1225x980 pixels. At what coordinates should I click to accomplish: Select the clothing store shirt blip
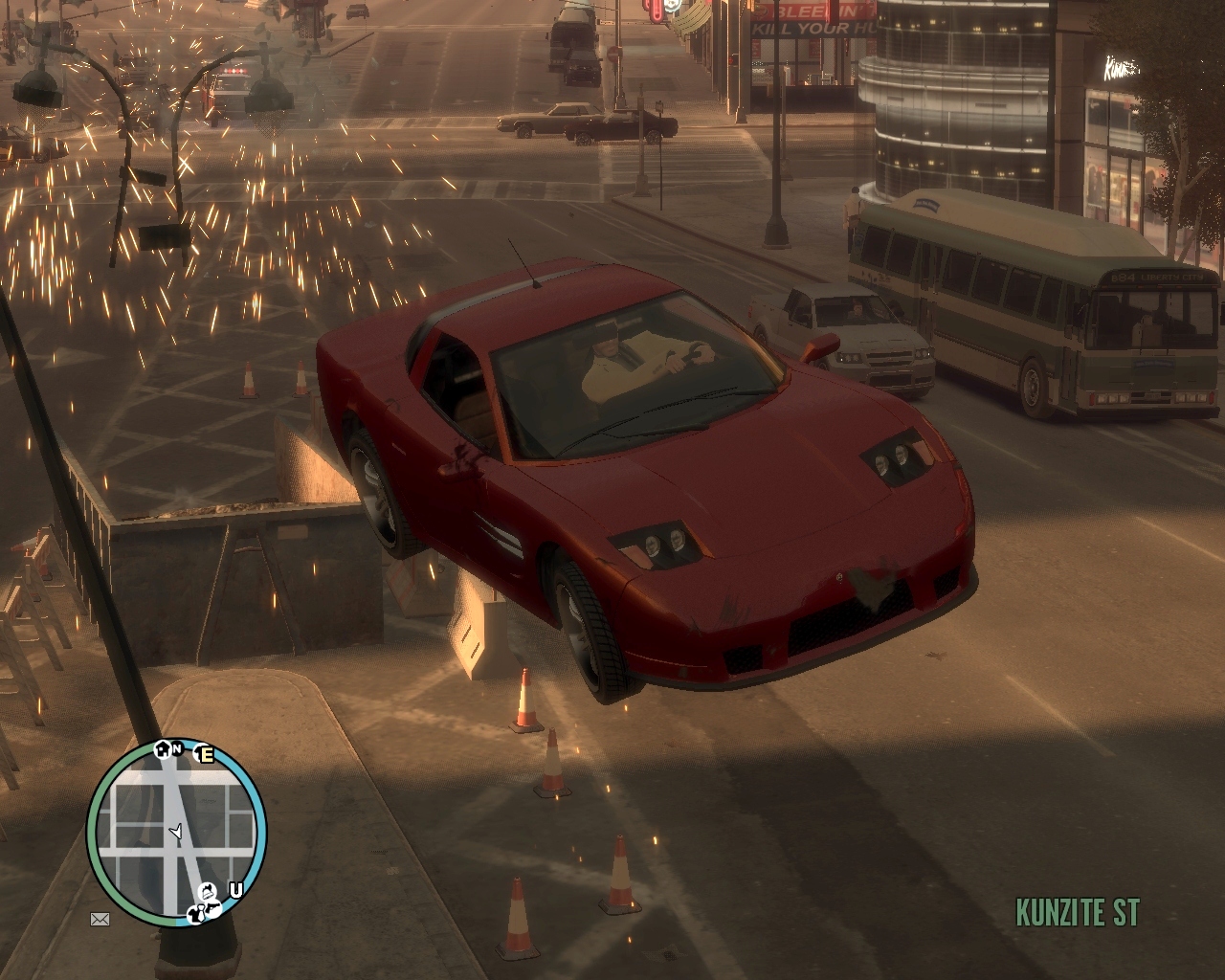[196, 915]
